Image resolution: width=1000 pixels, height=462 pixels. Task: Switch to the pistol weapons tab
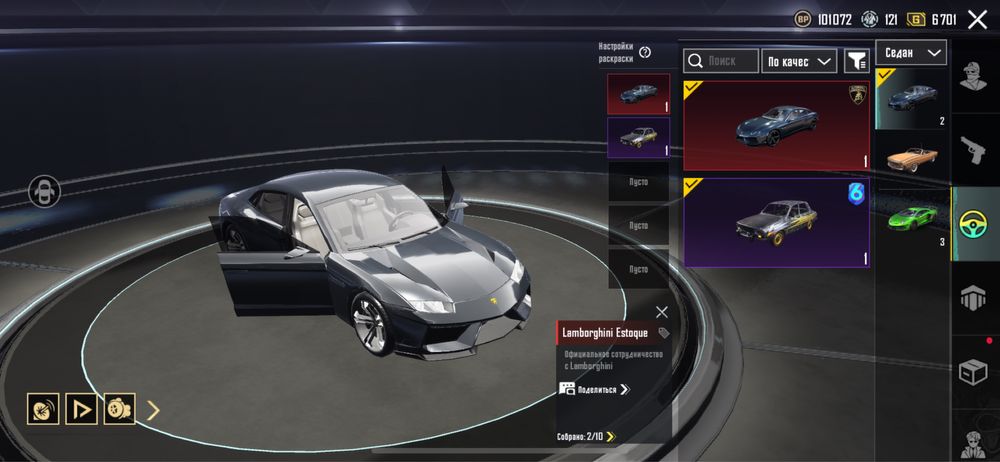(974, 150)
